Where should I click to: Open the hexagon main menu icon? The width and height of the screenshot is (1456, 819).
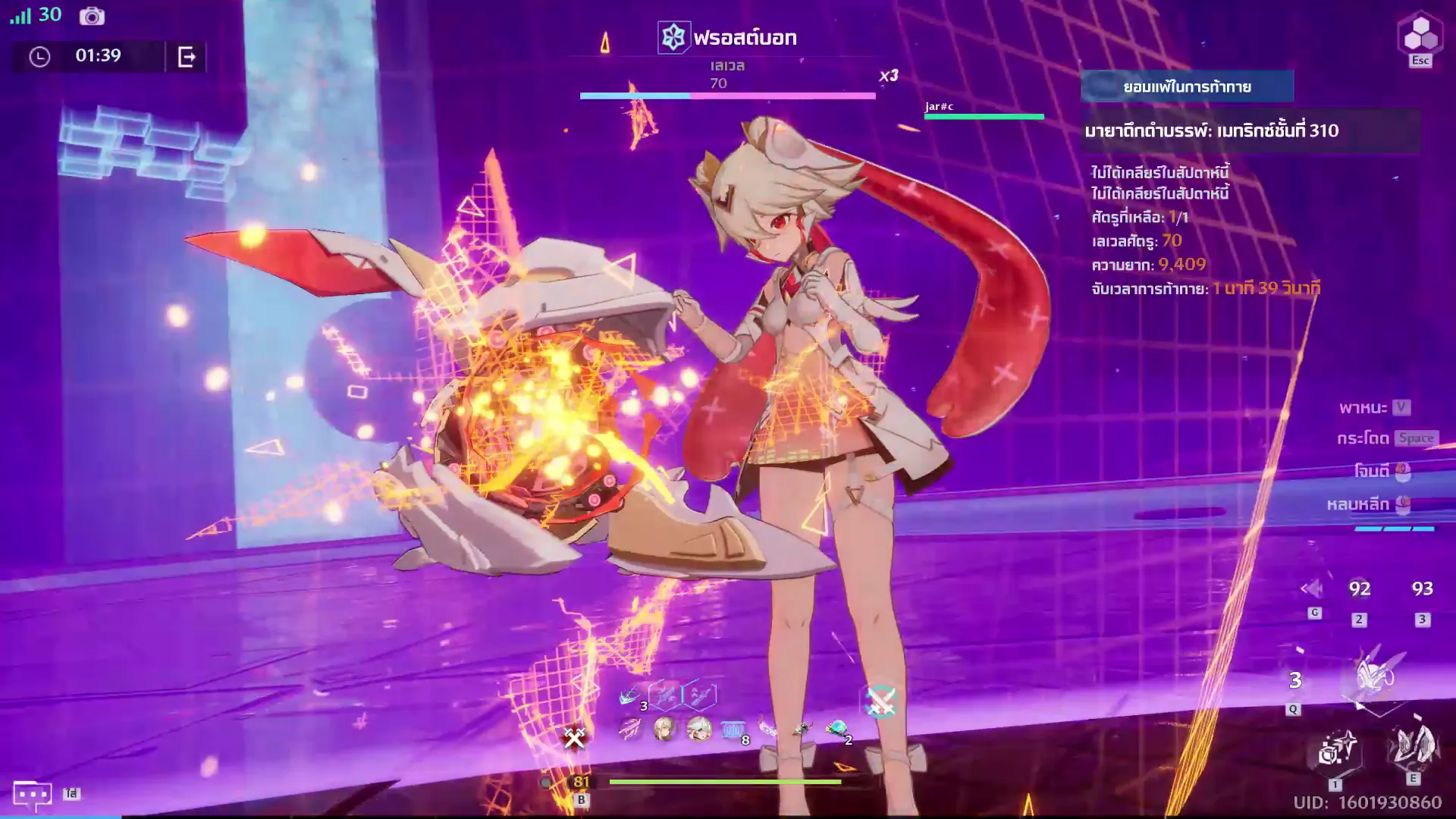(x=1420, y=34)
